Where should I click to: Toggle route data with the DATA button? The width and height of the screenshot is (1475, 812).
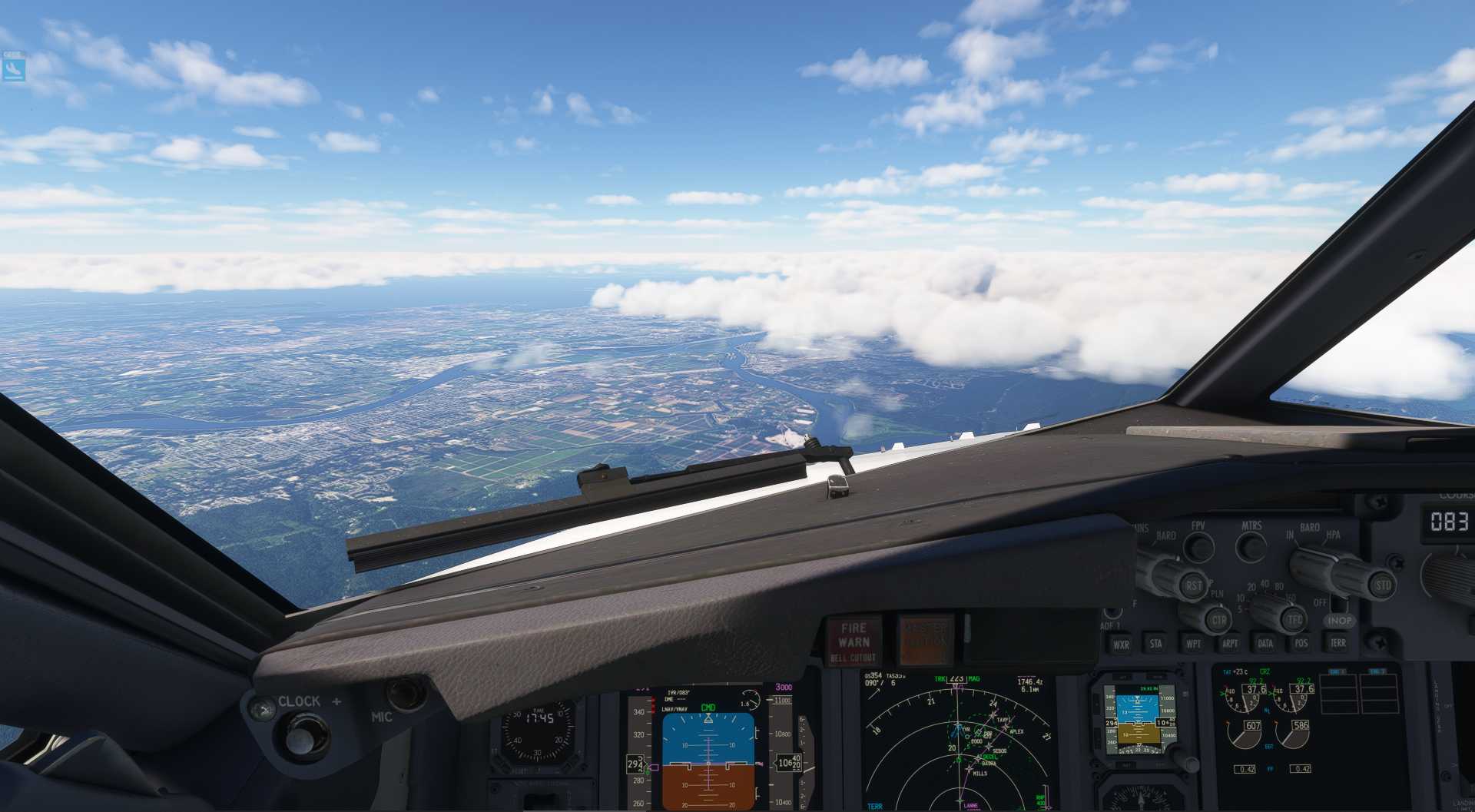pos(1266,645)
